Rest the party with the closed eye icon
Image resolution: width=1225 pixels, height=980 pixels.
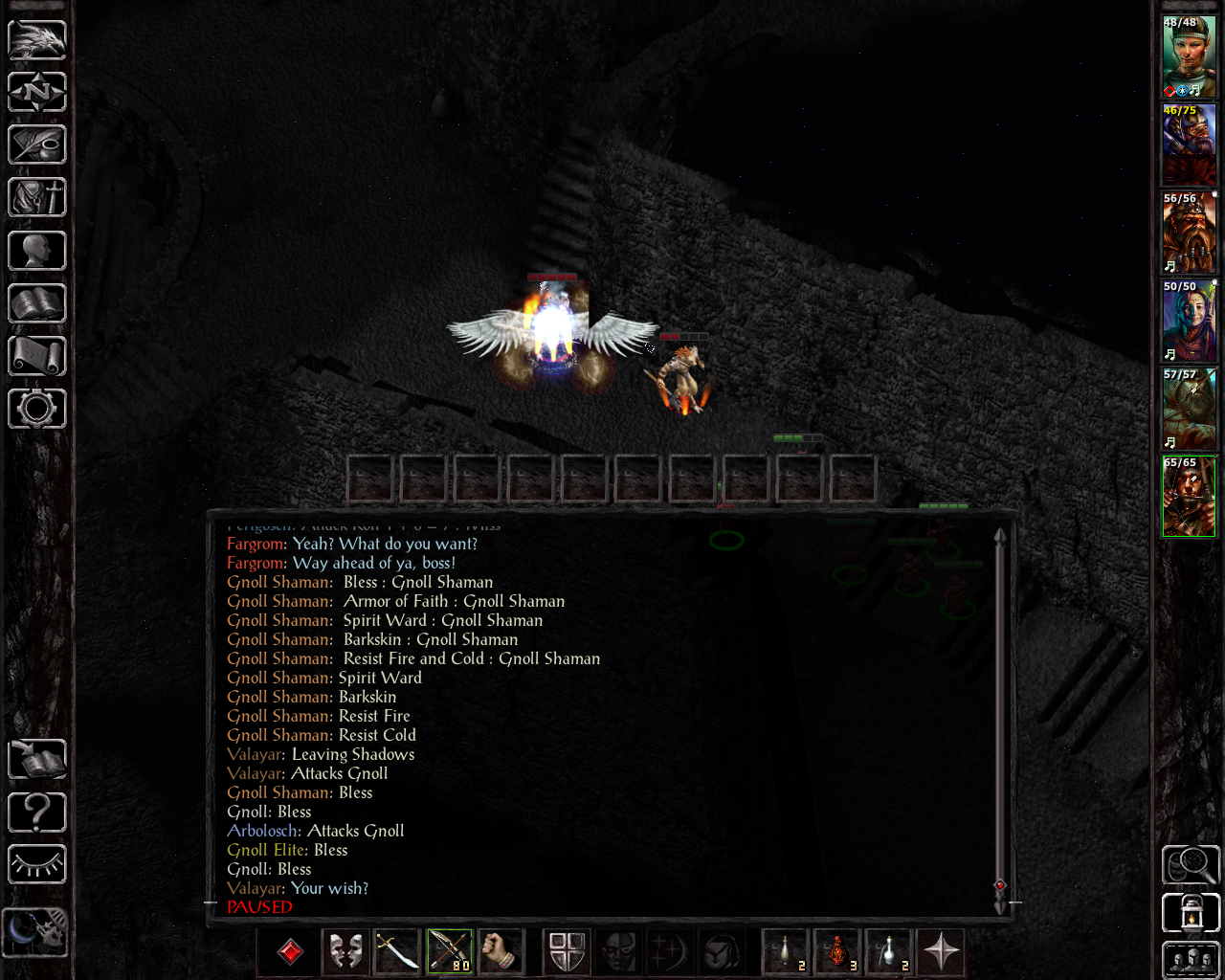click(37, 865)
